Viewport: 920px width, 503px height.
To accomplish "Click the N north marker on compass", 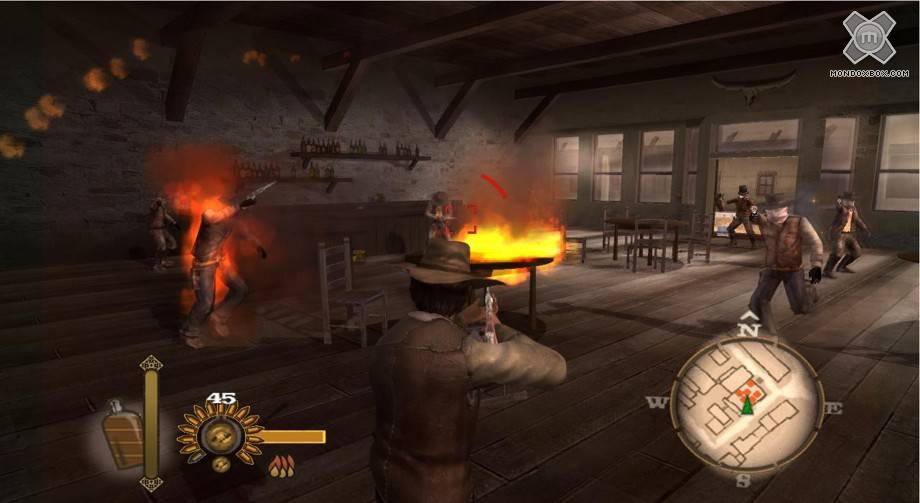I will pos(748,327).
